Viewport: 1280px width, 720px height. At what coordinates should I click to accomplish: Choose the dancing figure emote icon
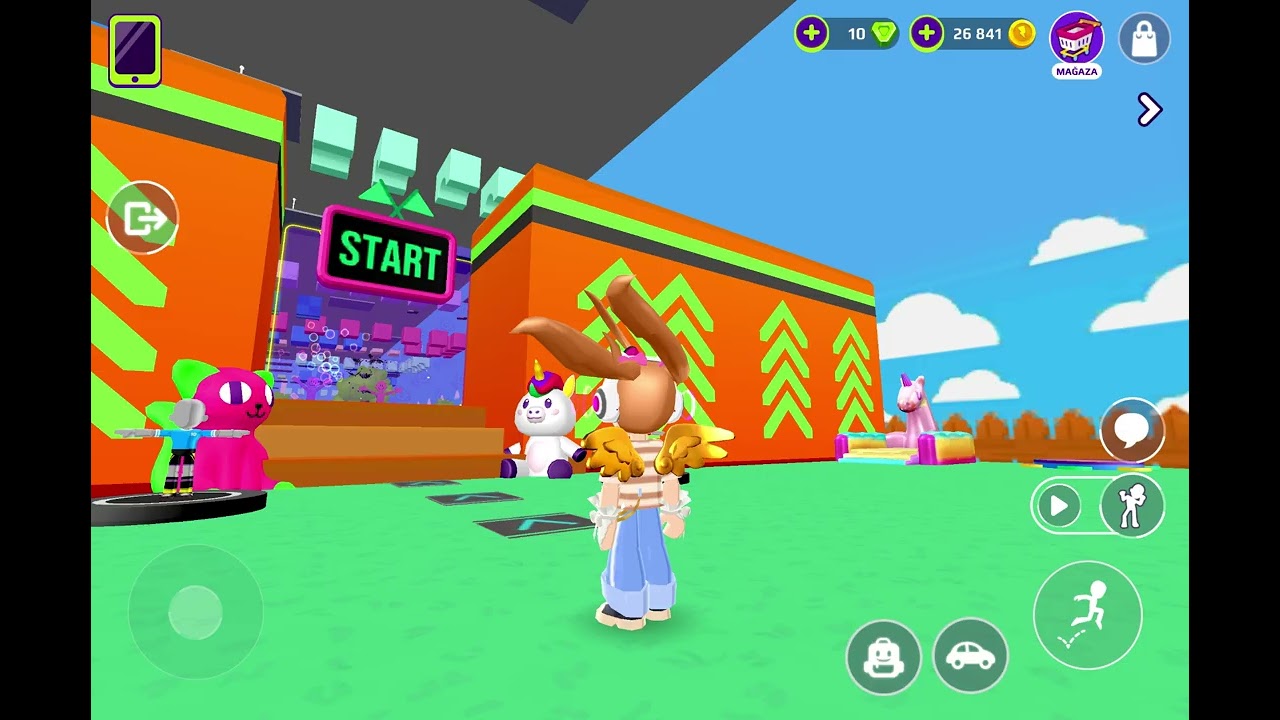[1132, 506]
